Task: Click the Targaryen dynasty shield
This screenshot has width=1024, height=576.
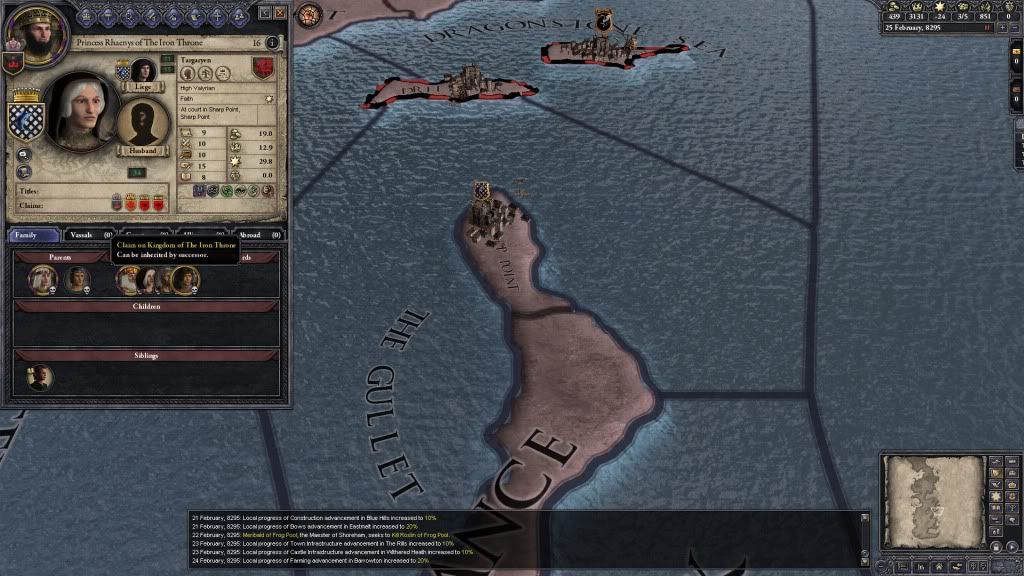Action: [263, 69]
